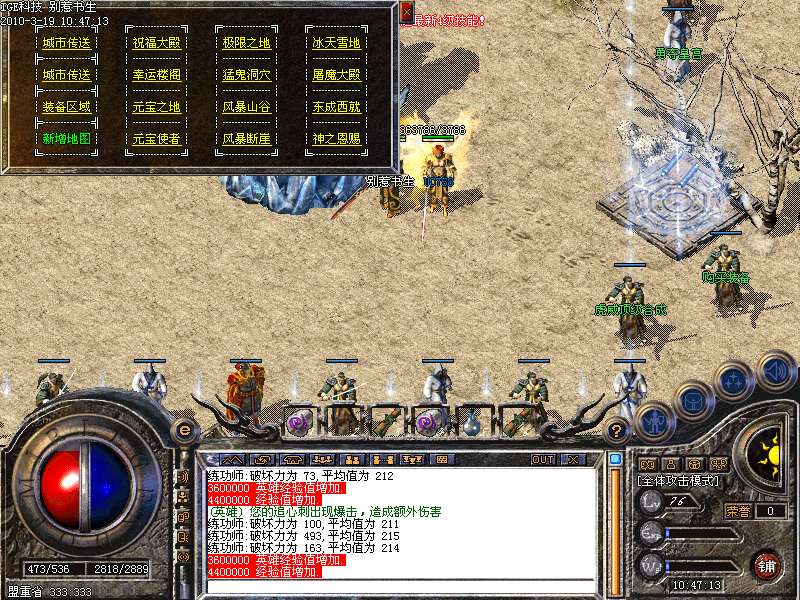Select 祝福大殿 in the teleport menu

tap(156, 43)
